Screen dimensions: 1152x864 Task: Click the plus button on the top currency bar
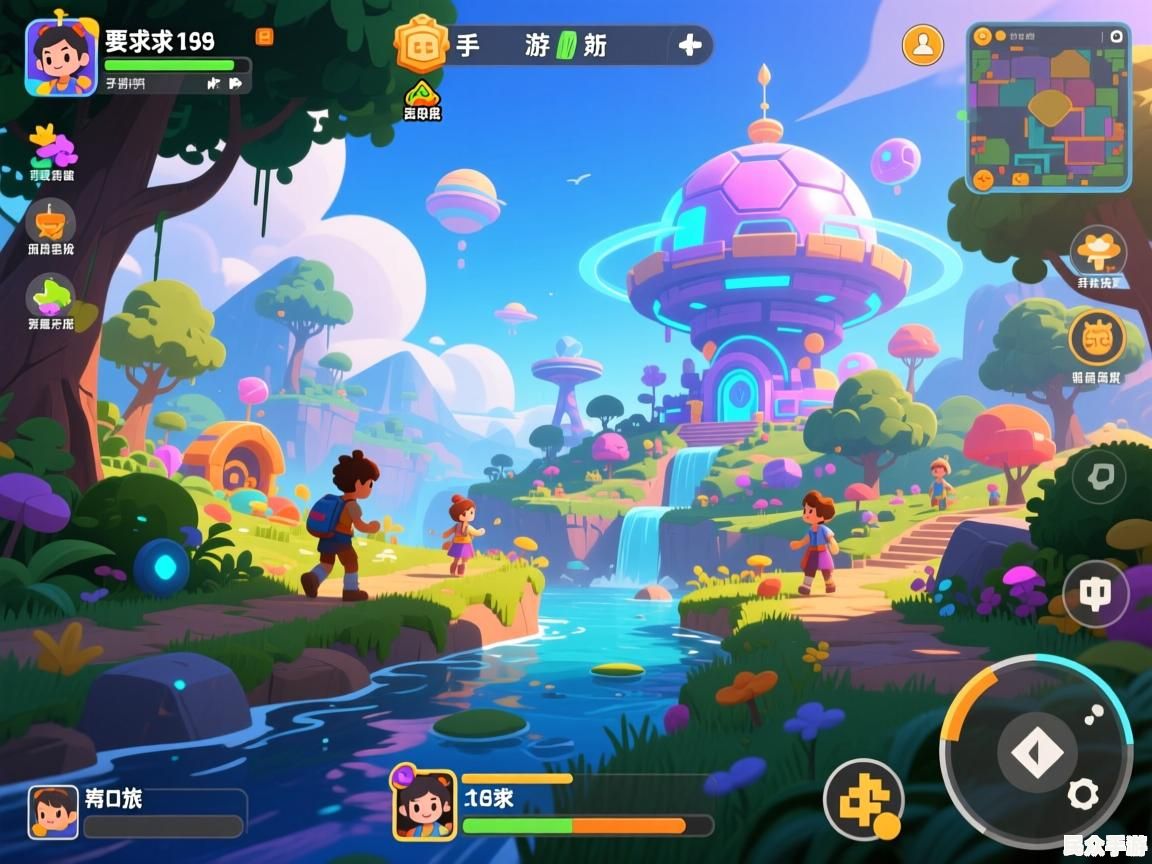(690, 45)
